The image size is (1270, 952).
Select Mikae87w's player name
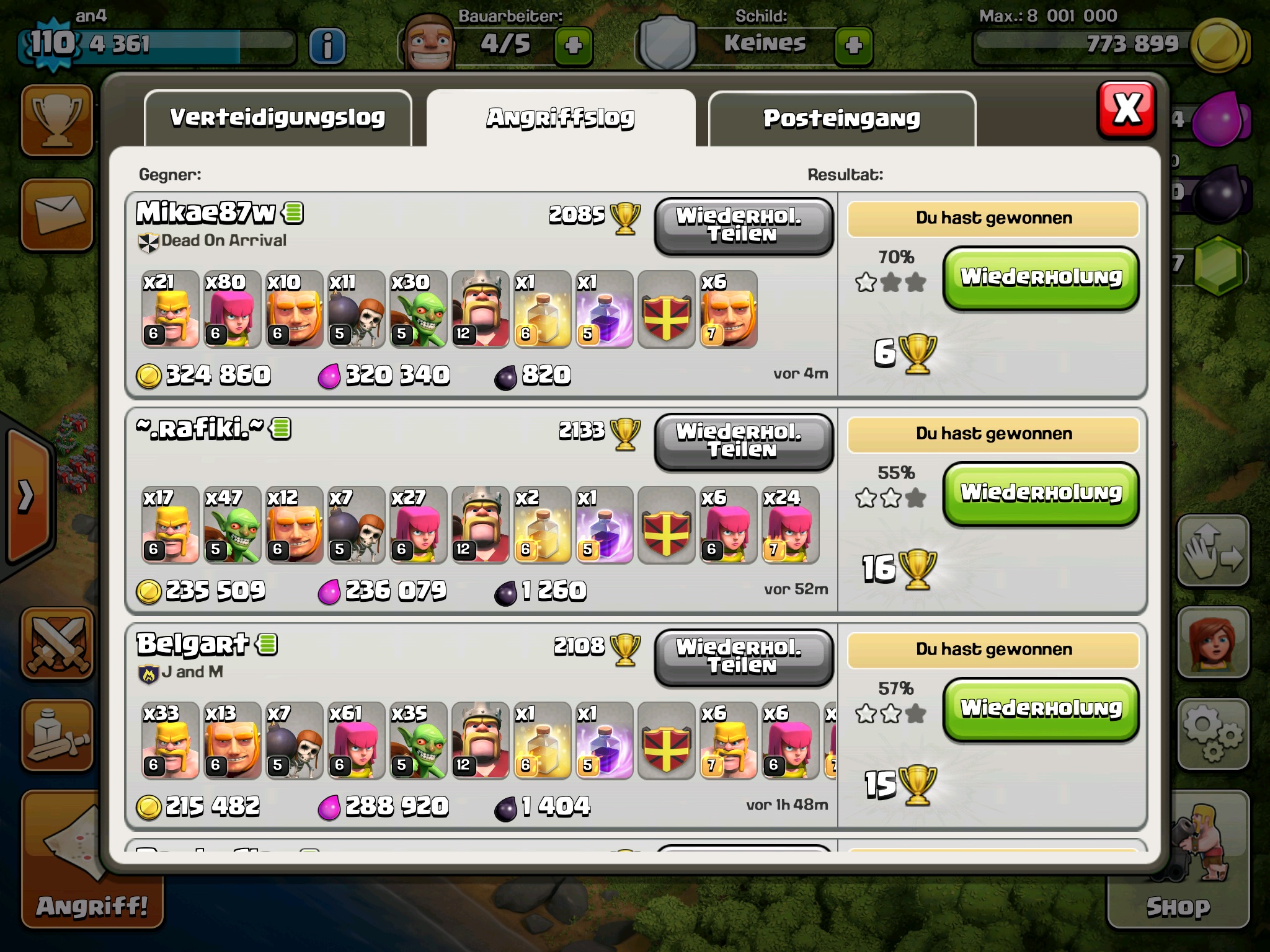tap(205, 213)
